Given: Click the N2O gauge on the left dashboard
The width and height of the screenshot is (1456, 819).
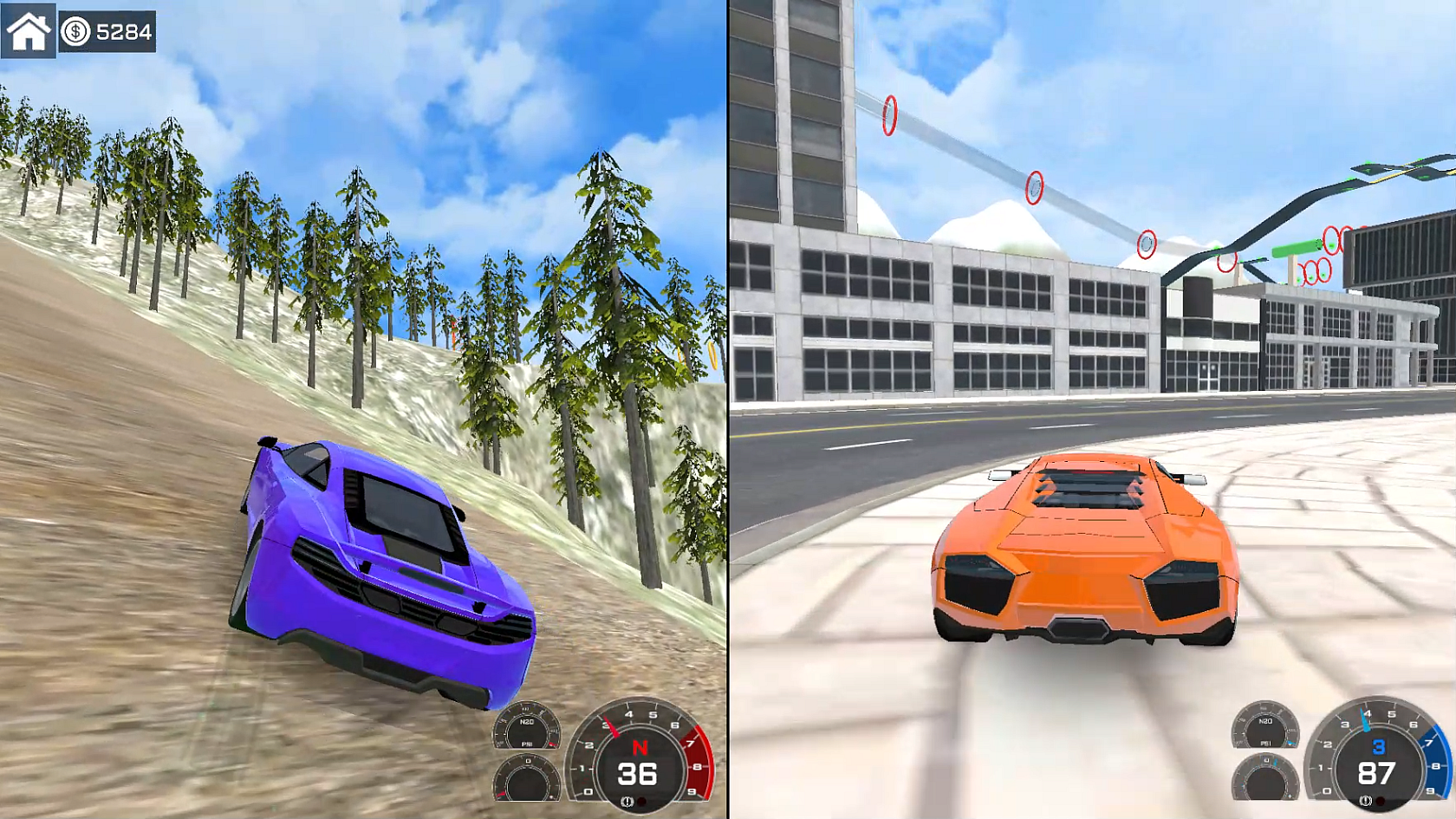Looking at the screenshot, I should coord(527,724).
